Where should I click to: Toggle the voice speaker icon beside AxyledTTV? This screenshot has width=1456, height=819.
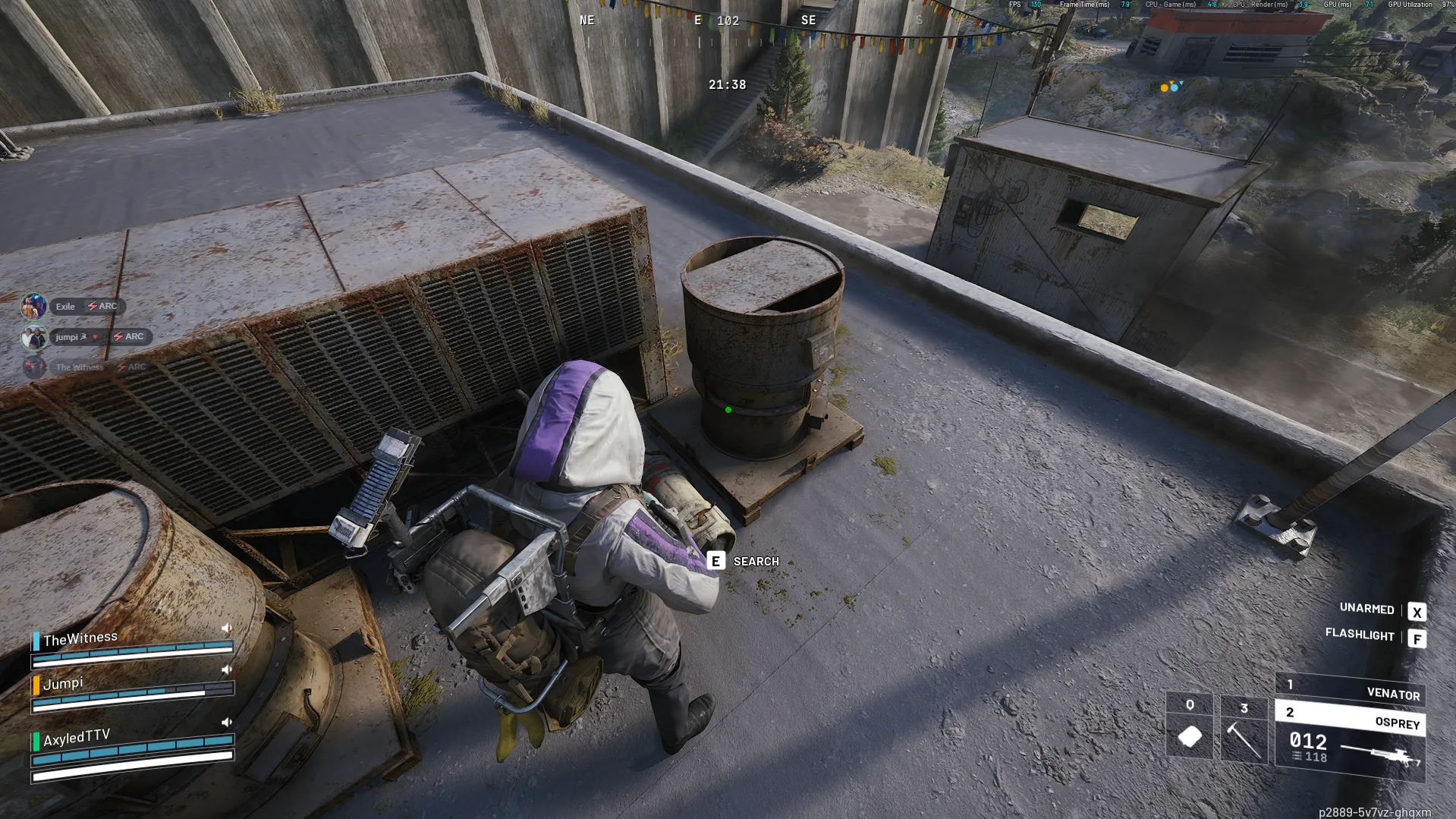tap(226, 722)
